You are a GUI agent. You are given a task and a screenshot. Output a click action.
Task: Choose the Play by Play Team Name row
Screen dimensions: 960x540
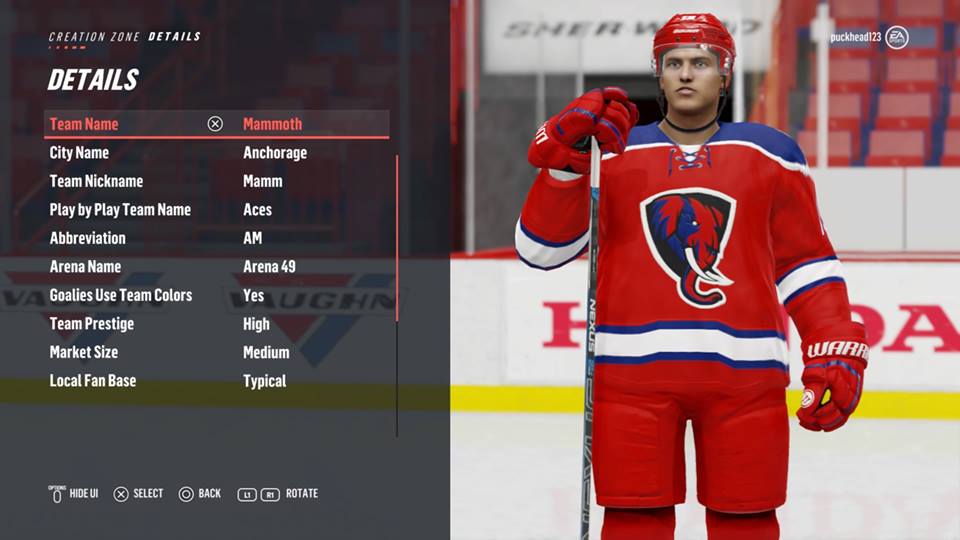216,210
